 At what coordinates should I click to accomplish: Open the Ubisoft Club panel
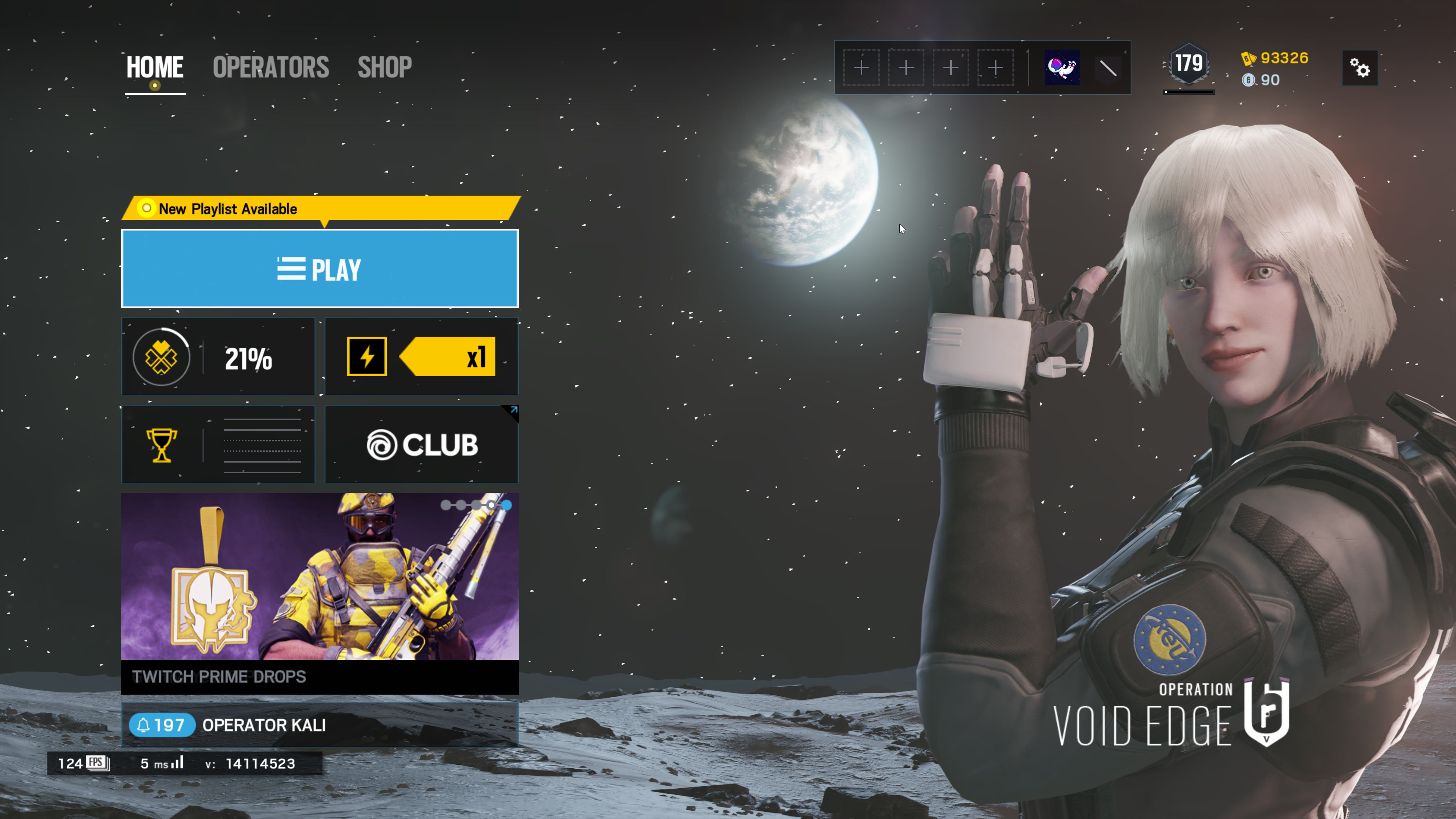coord(422,445)
